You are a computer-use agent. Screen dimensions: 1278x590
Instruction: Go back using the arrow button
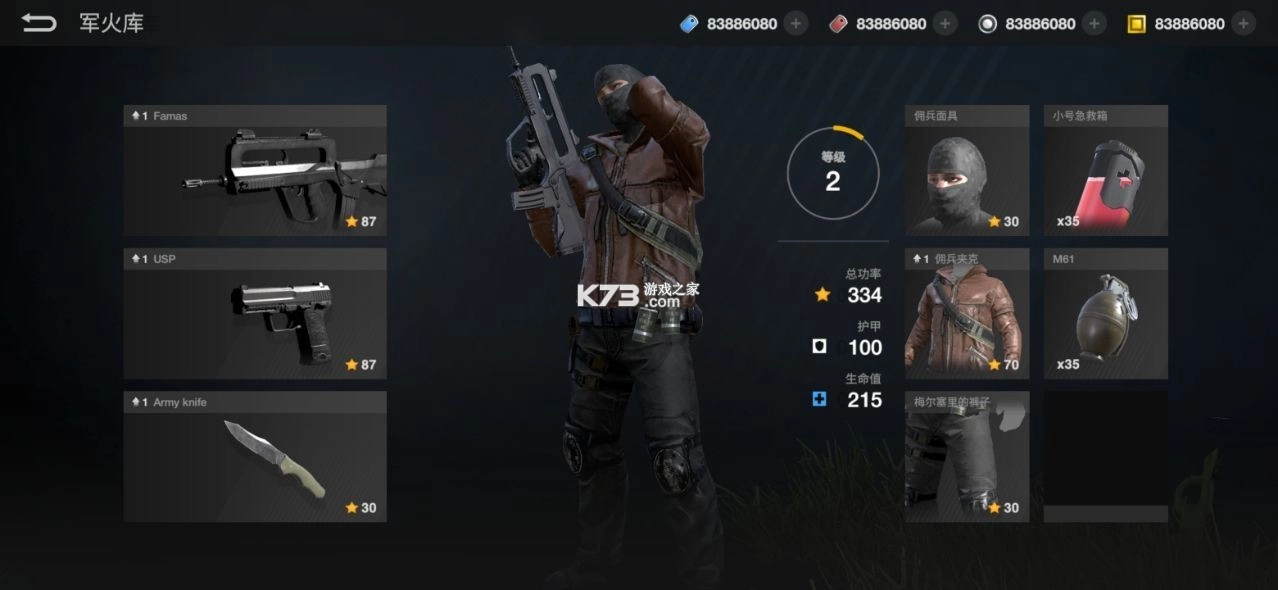coord(39,23)
